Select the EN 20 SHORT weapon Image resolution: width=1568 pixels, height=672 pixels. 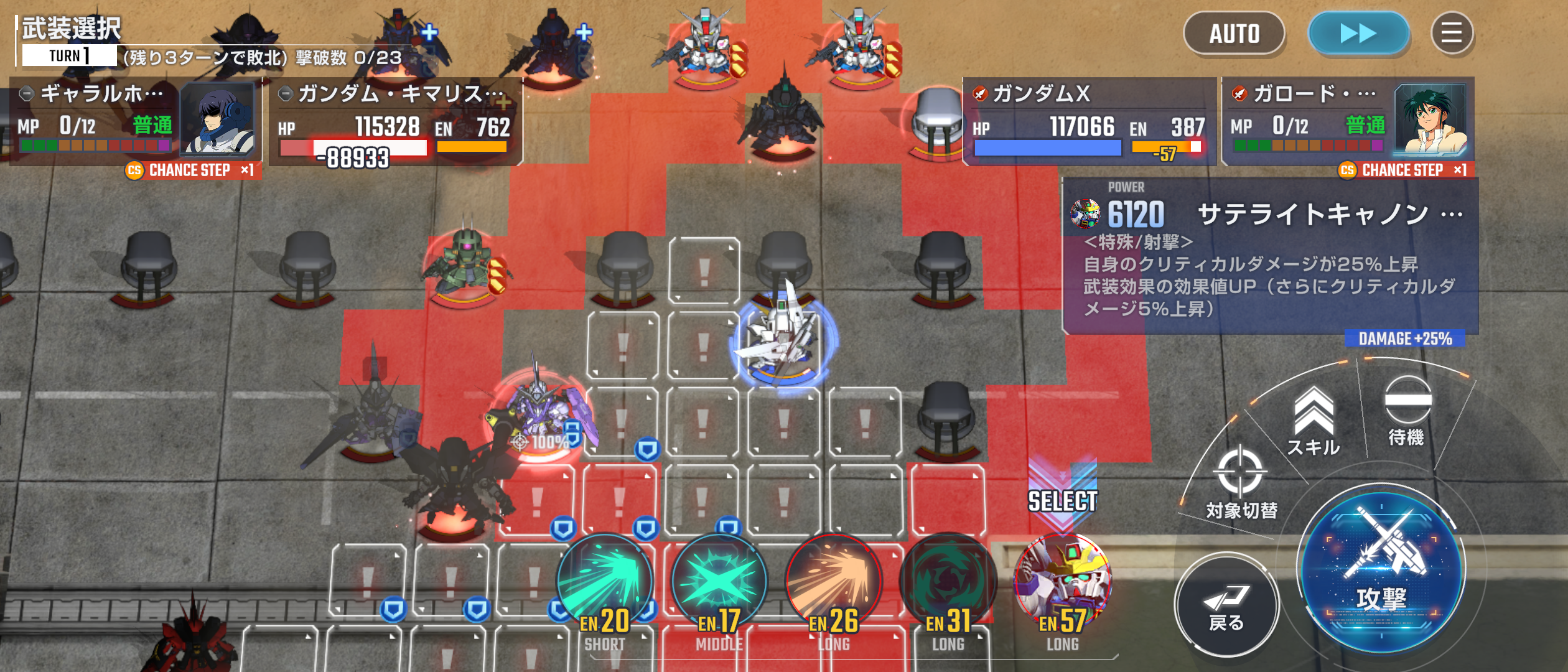tap(604, 585)
